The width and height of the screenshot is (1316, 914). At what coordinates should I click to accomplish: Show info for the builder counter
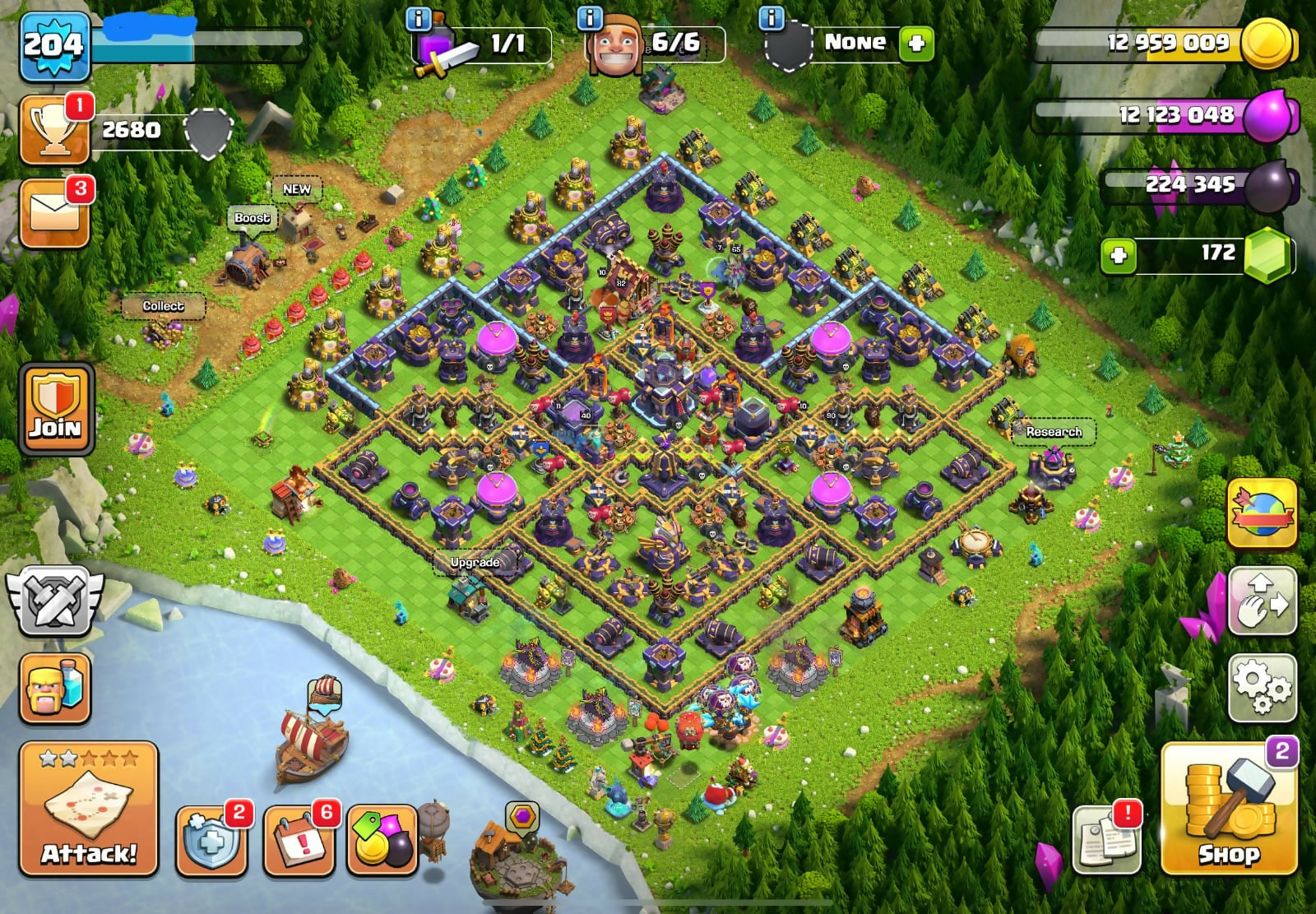tap(591, 19)
